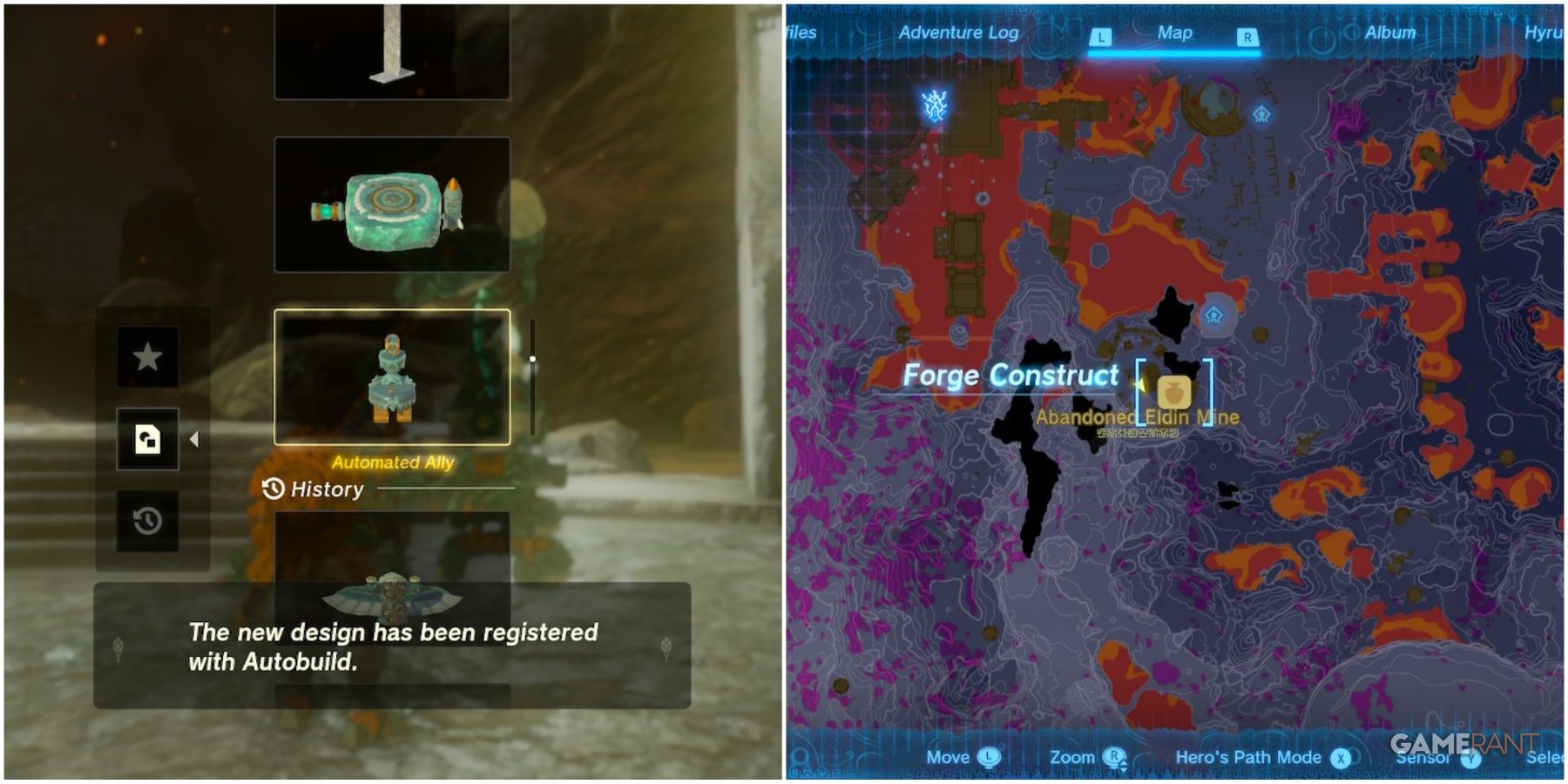
Task: Click the Forge Construct map label
Action: tap(1010, 375)
